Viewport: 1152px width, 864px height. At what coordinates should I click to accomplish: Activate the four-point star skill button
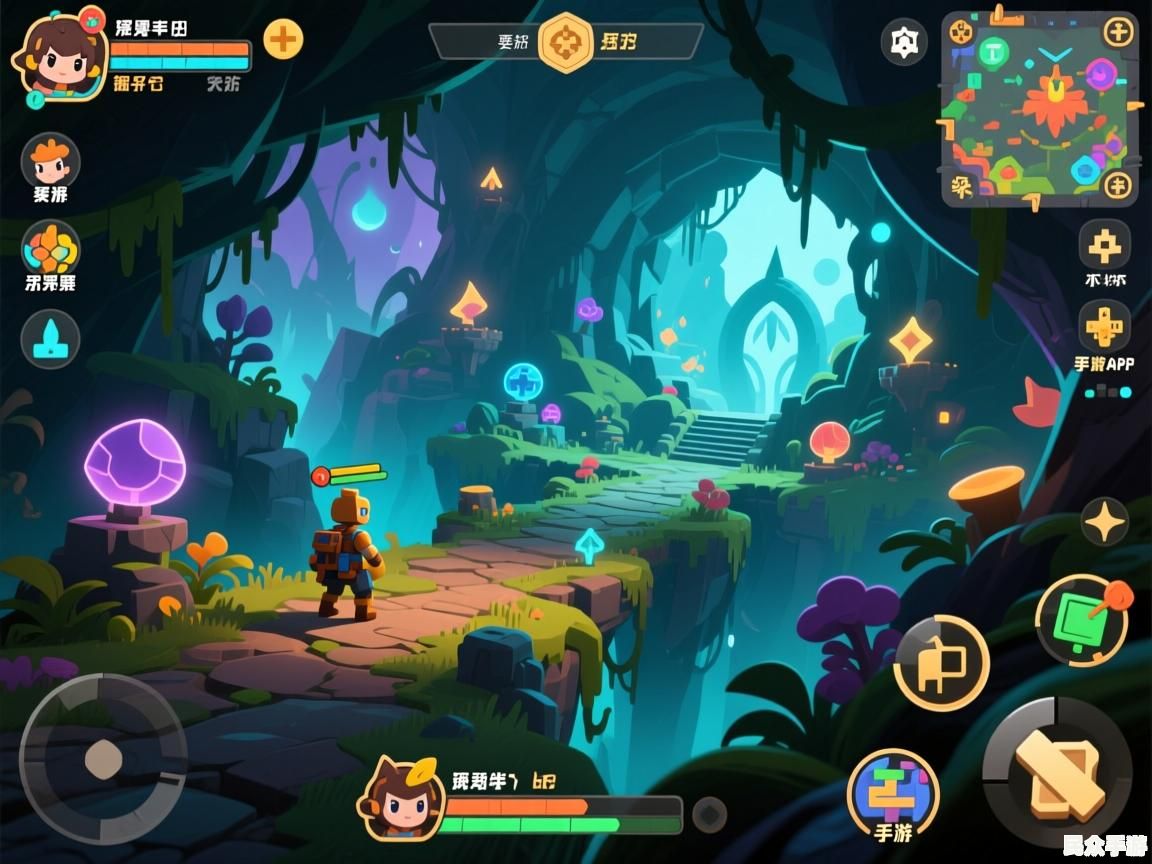tap(1105, 521)
